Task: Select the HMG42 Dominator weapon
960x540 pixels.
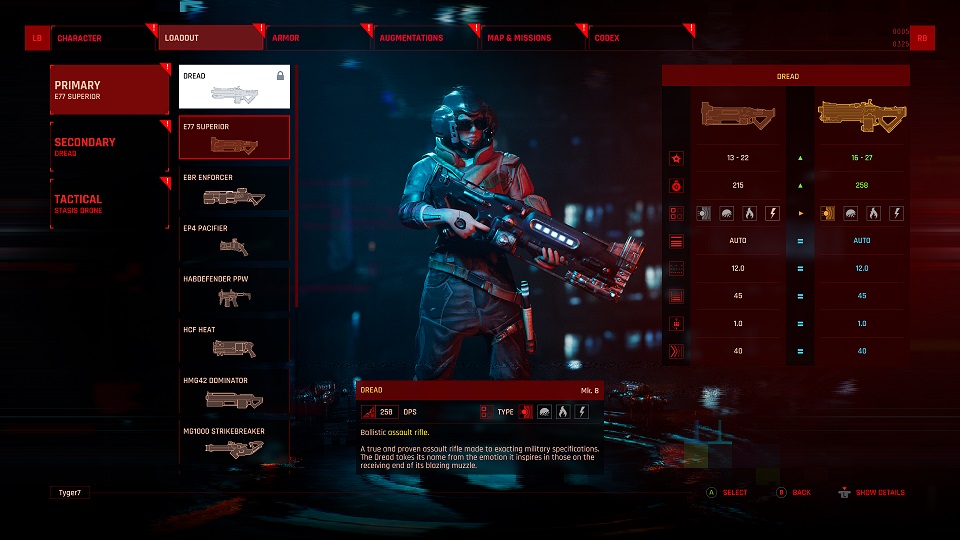Action: [x=234, y=392]
